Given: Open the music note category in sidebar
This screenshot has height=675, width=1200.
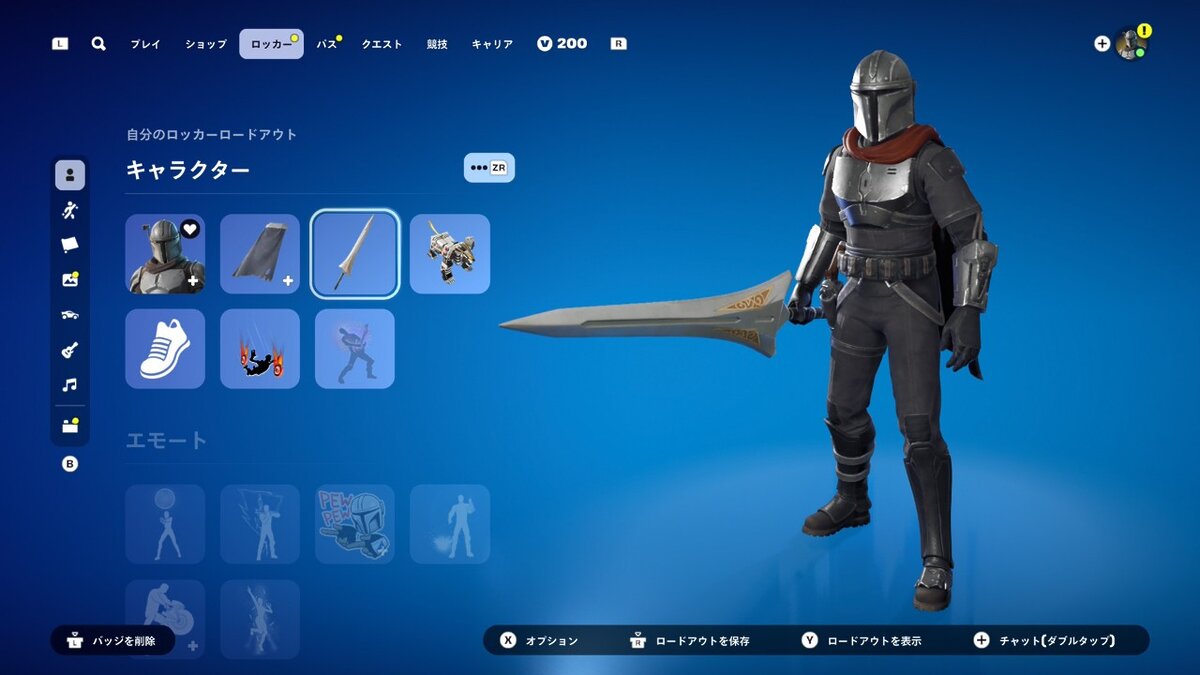Looking at the screenshot, I should [70, 385].
